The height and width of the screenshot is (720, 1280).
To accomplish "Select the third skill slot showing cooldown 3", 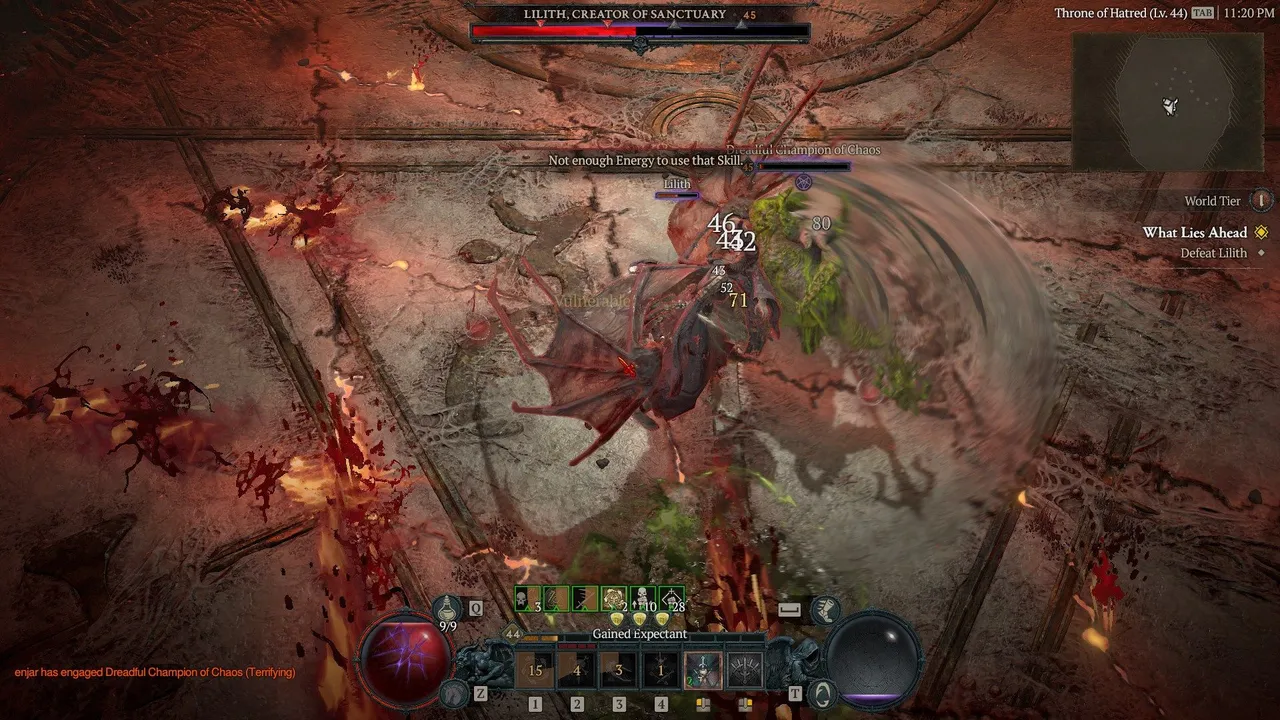I will pos(619,670).
